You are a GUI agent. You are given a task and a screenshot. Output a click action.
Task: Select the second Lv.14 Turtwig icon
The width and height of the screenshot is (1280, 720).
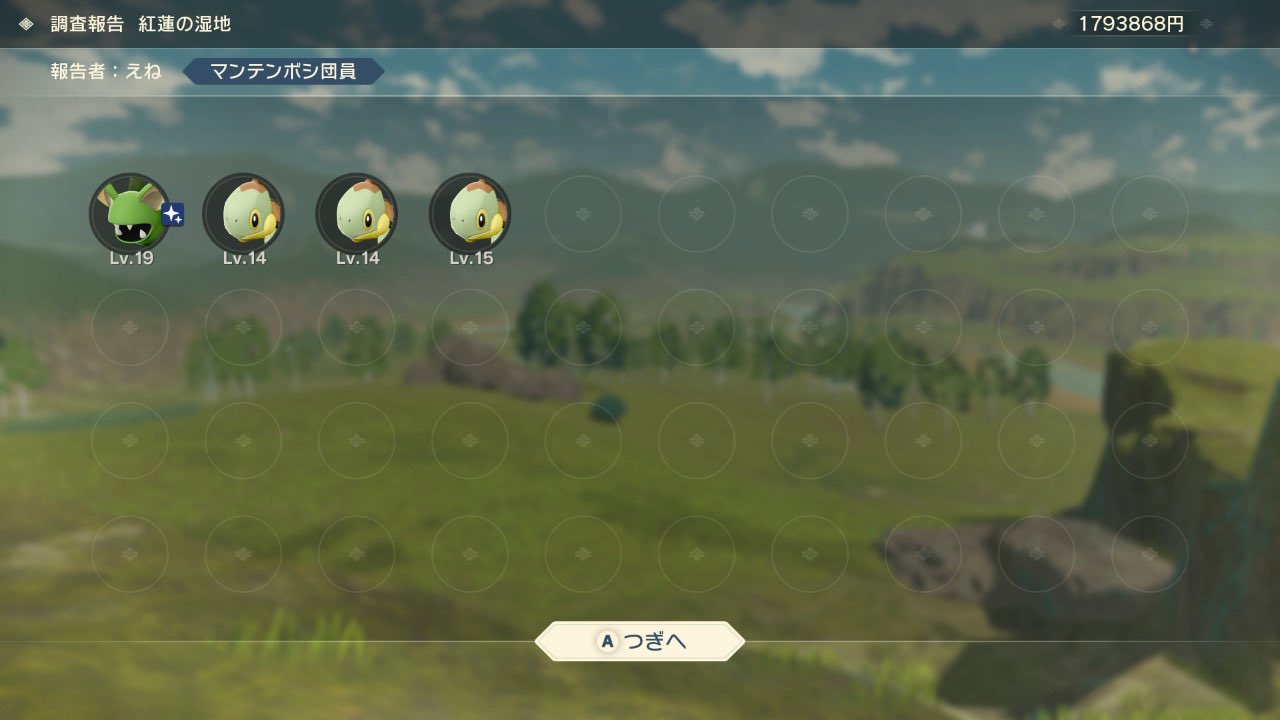pos(357,213)
